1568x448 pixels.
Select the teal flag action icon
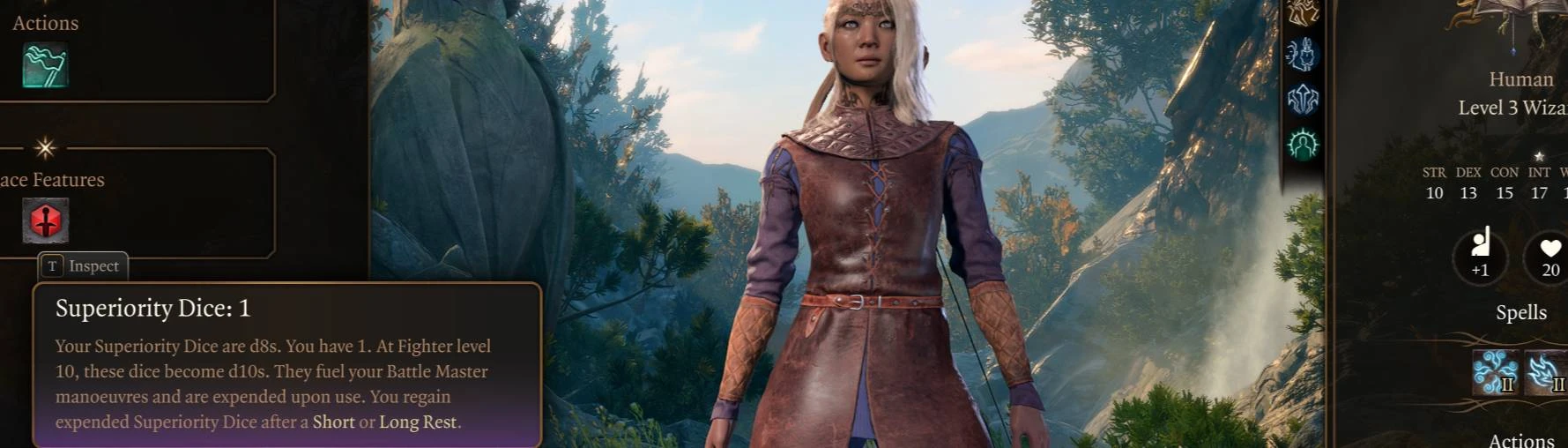(45, 65)
